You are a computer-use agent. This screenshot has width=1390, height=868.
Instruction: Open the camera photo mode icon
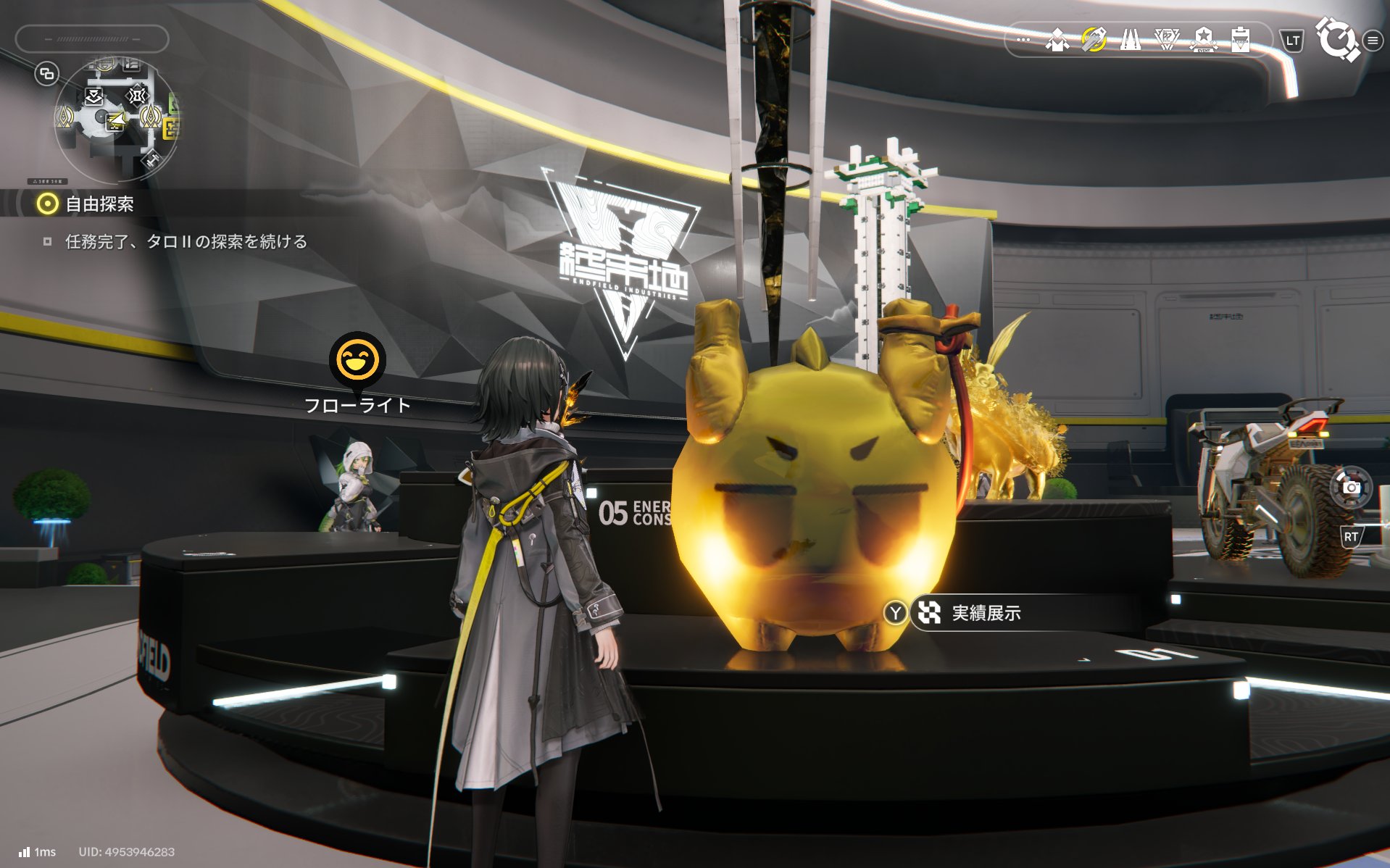1351,488
